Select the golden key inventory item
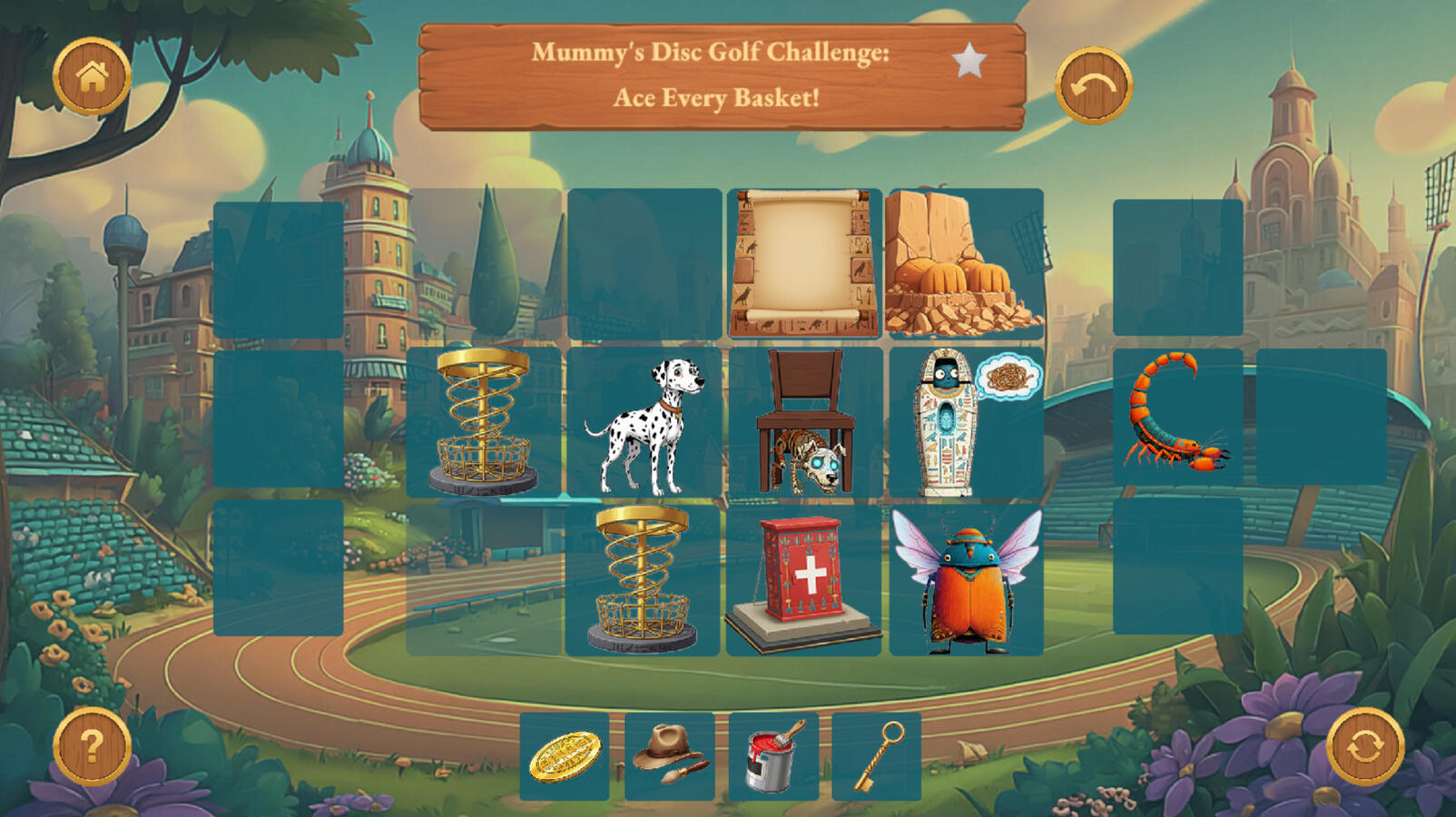Viewport: 1456px width, 817px height. click(x=877, y=756)
